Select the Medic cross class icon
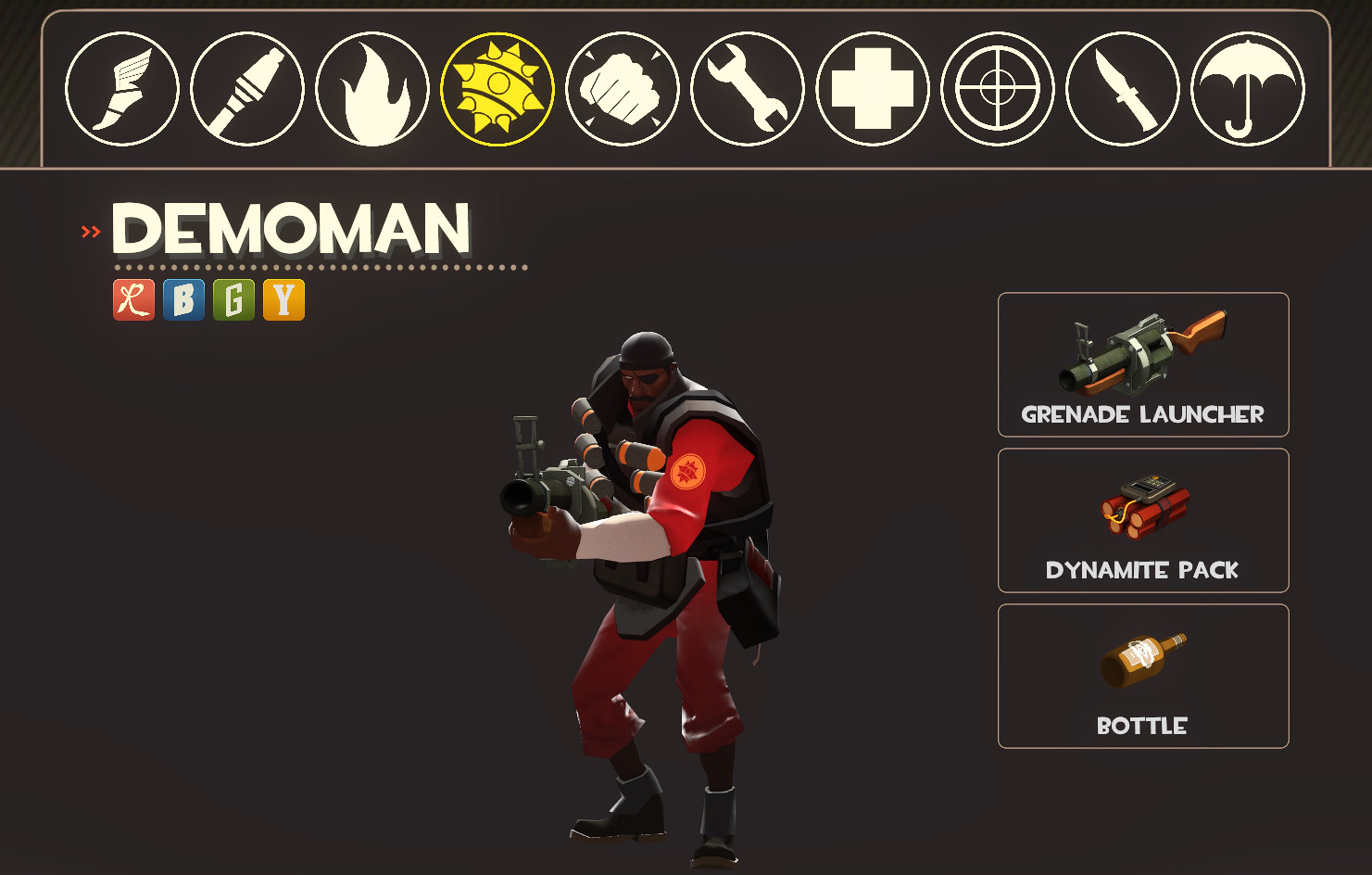1372x875 pixels. (872, 88)
